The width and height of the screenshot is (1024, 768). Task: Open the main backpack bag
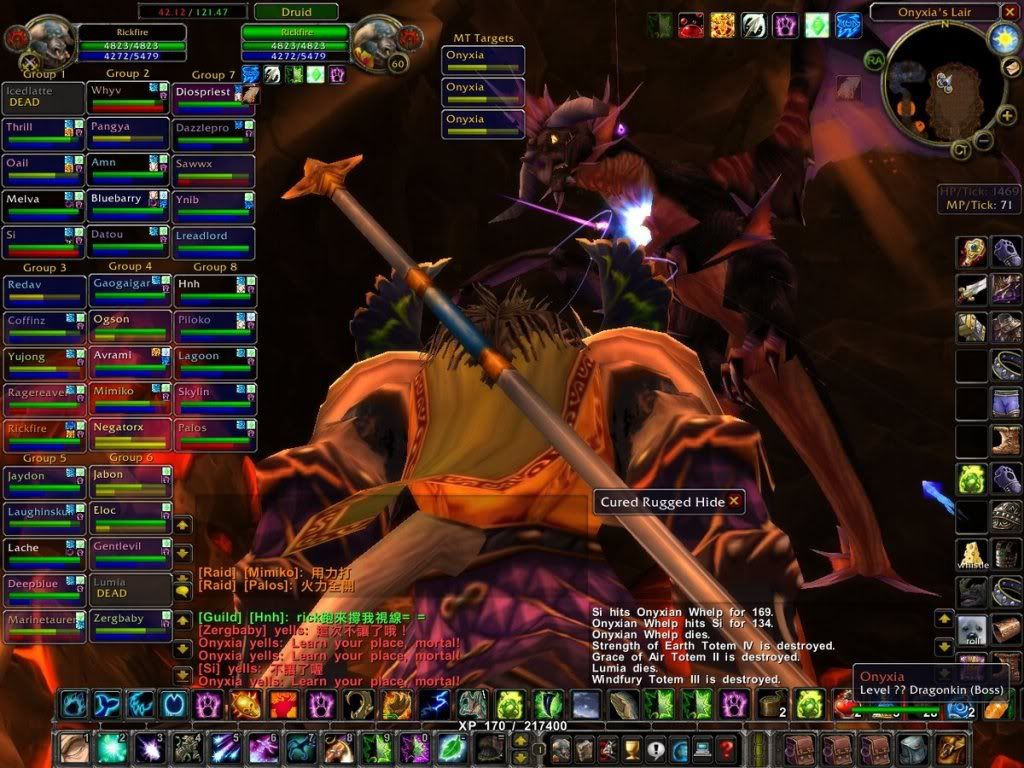(950, 748)
